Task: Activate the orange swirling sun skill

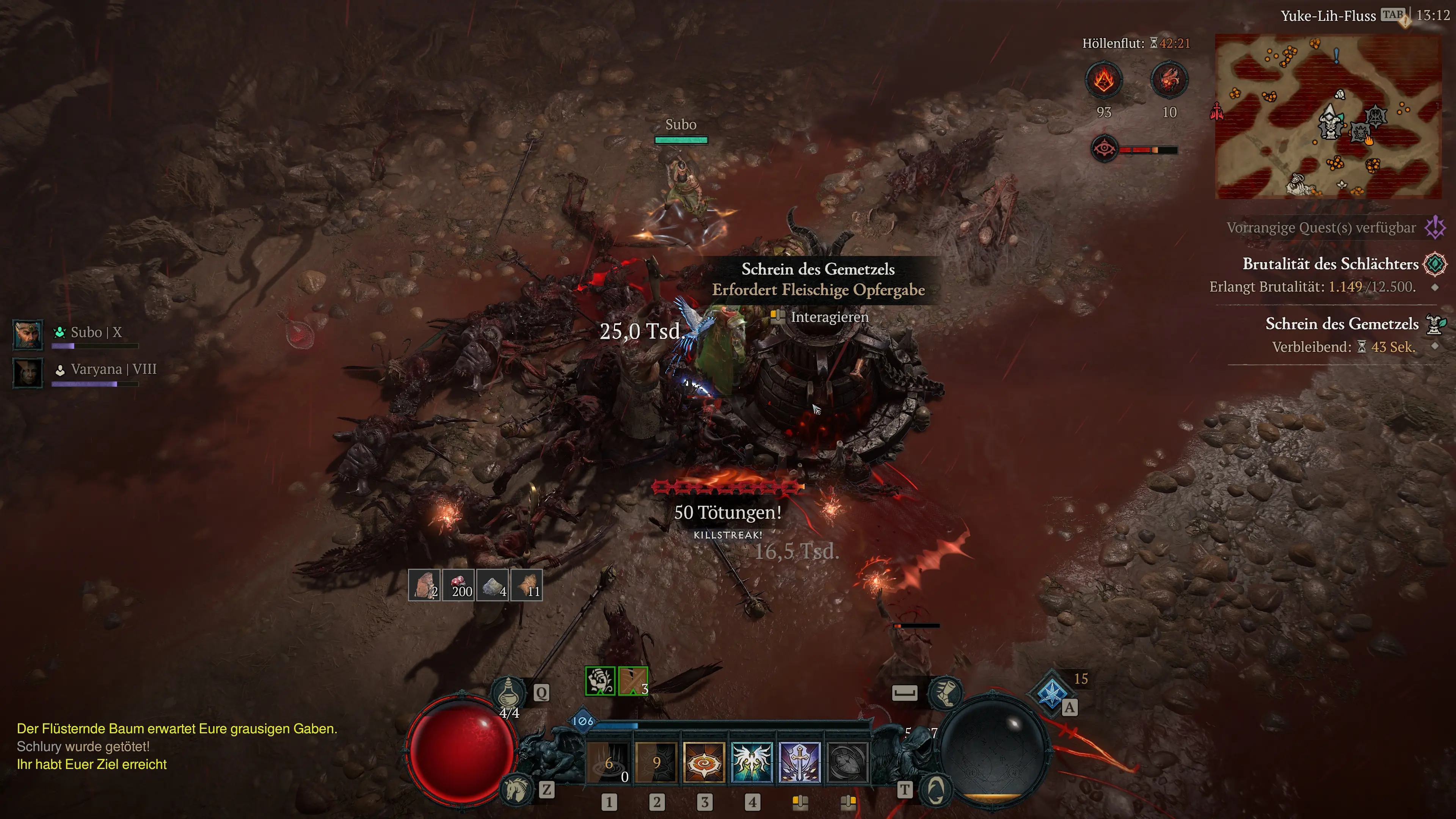Action: (704, 763)
